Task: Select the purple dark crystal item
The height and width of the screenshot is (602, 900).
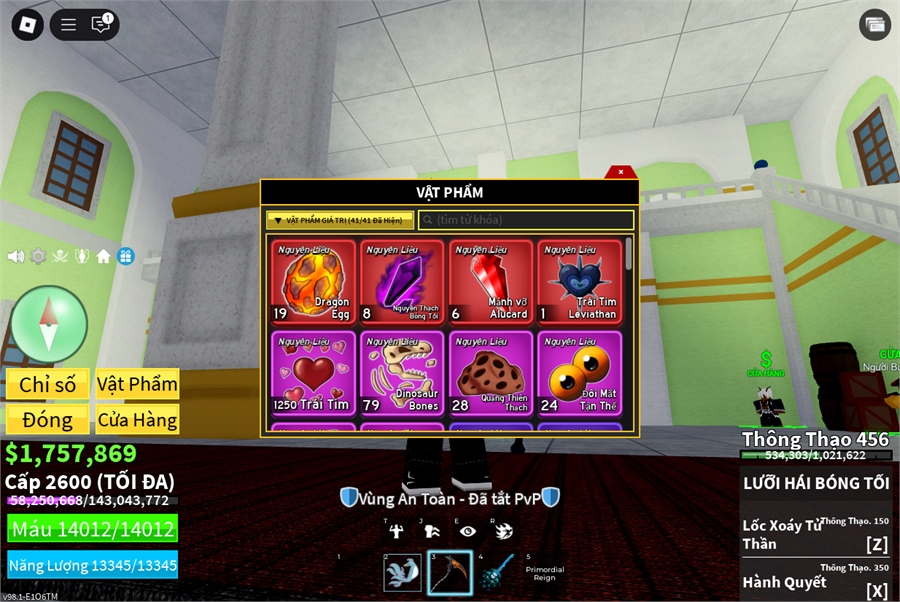Action: [402, 282]
